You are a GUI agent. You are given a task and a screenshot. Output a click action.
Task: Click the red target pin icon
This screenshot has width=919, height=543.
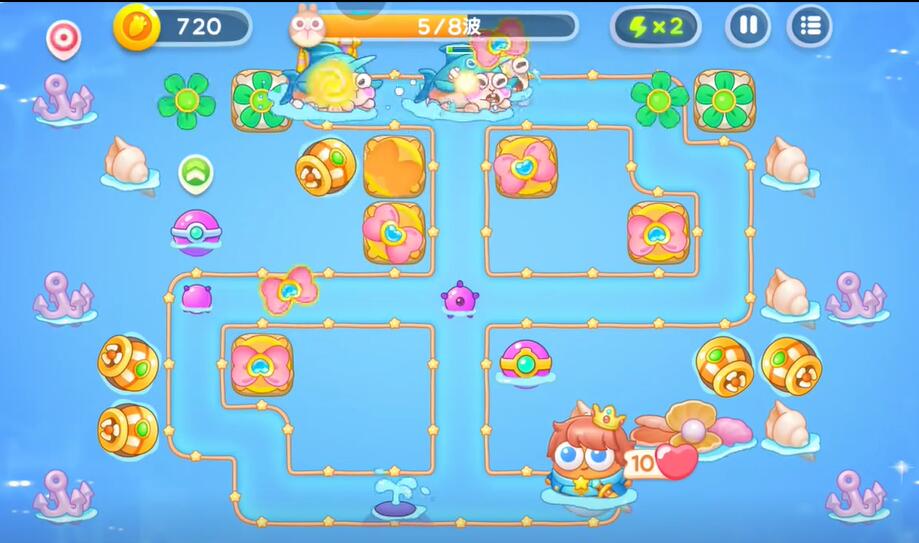coord(63,38)
